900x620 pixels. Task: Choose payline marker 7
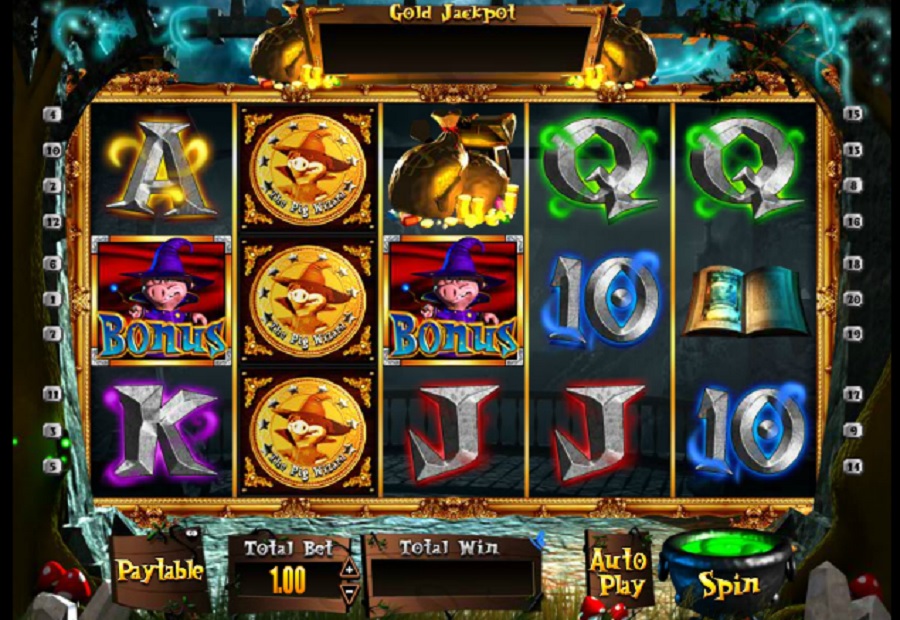pyautogui.click(x=52, y=333)
